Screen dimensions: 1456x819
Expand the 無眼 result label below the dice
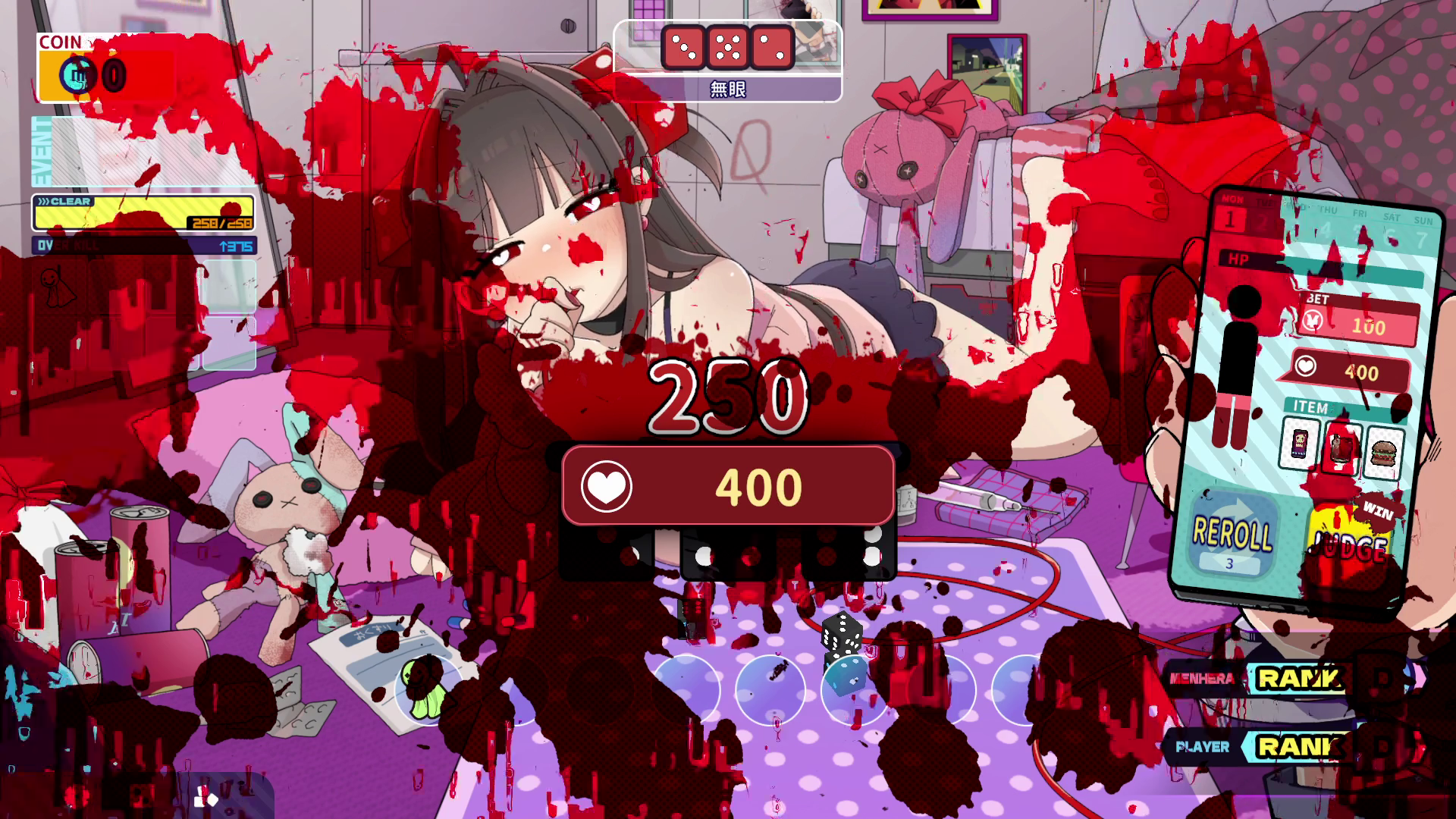(726, 89)
